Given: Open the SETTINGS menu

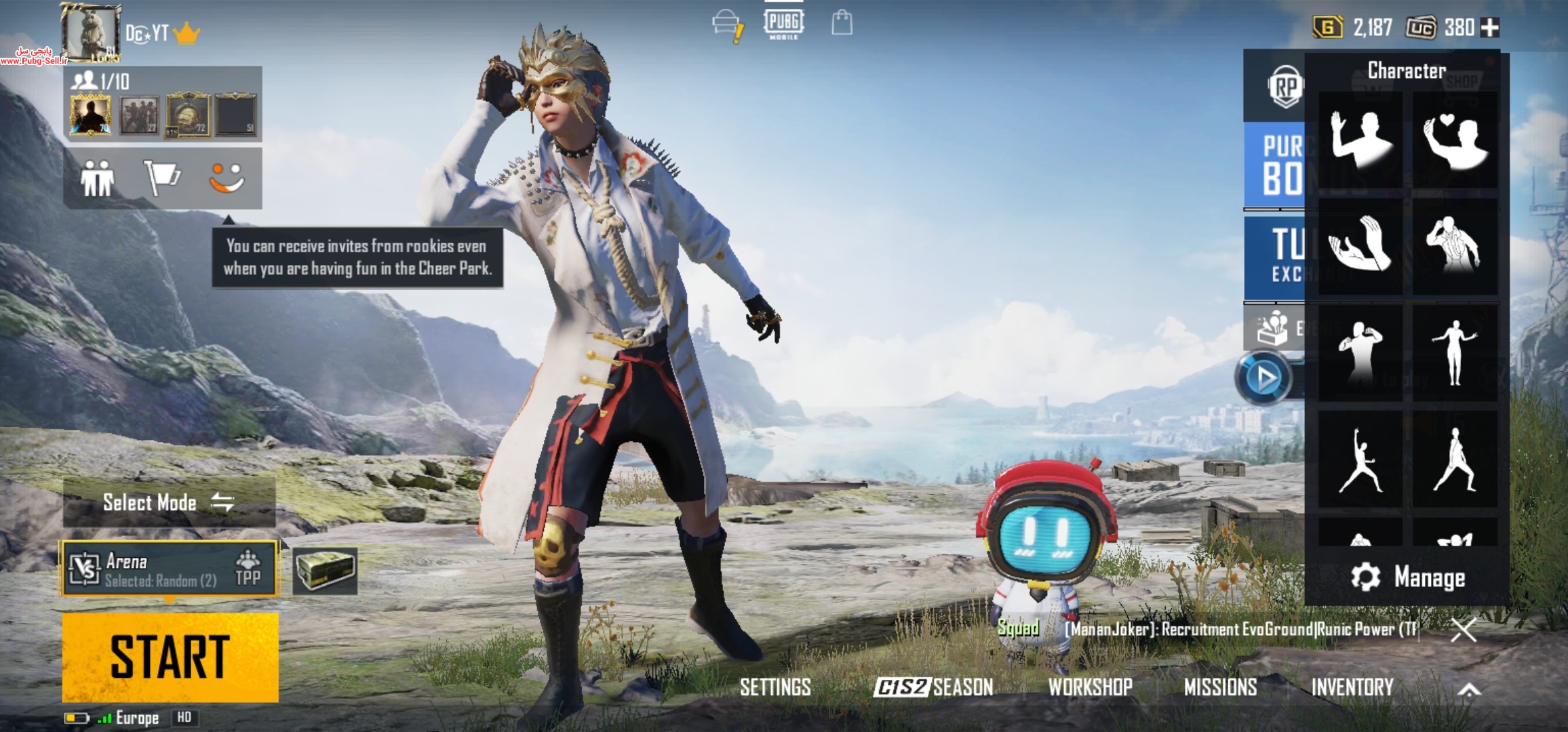Looking at the screenshot, I should [x=775, y=687].
